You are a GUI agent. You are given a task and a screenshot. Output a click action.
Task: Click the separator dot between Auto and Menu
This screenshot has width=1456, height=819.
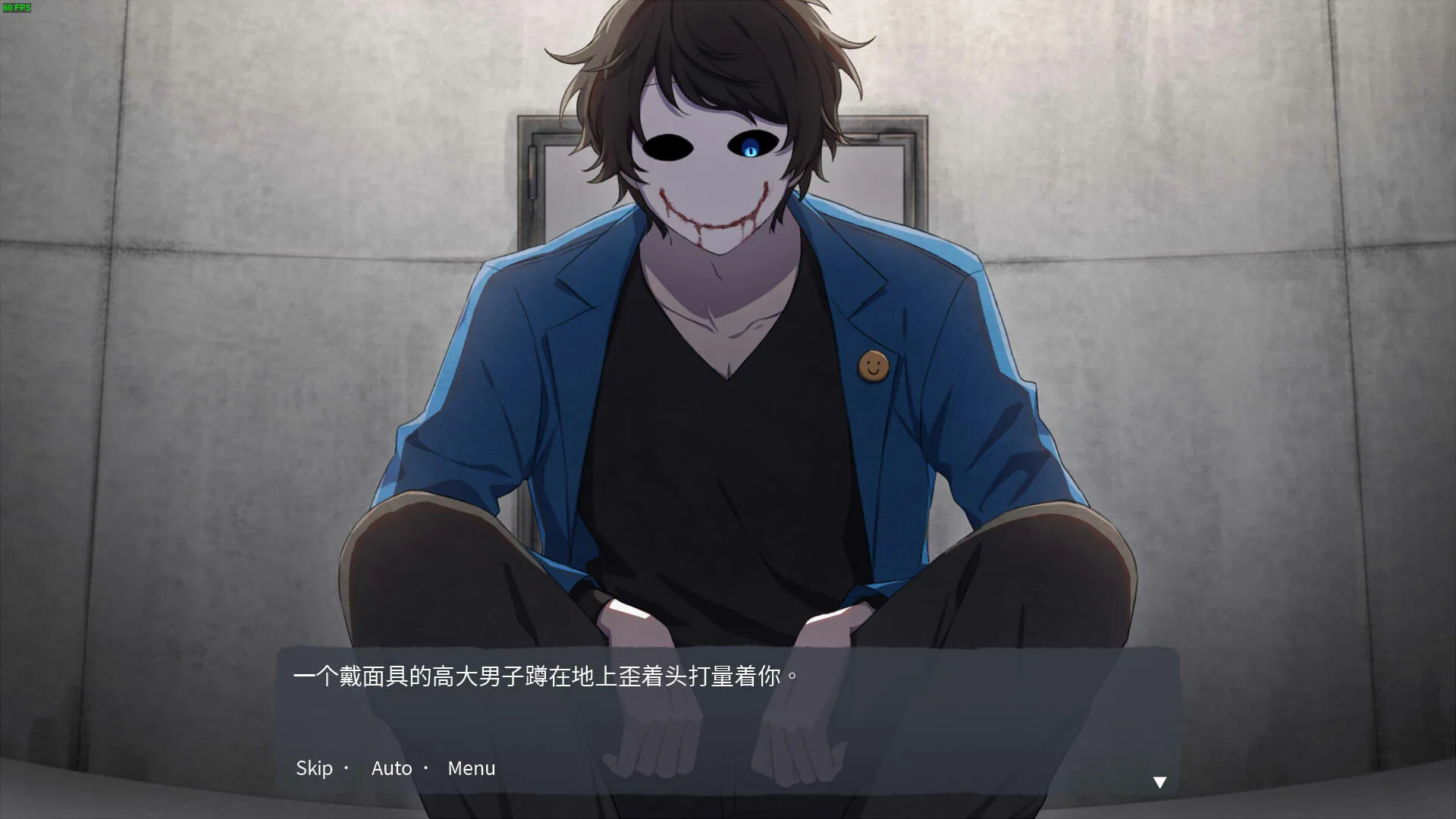click(425, 768)
